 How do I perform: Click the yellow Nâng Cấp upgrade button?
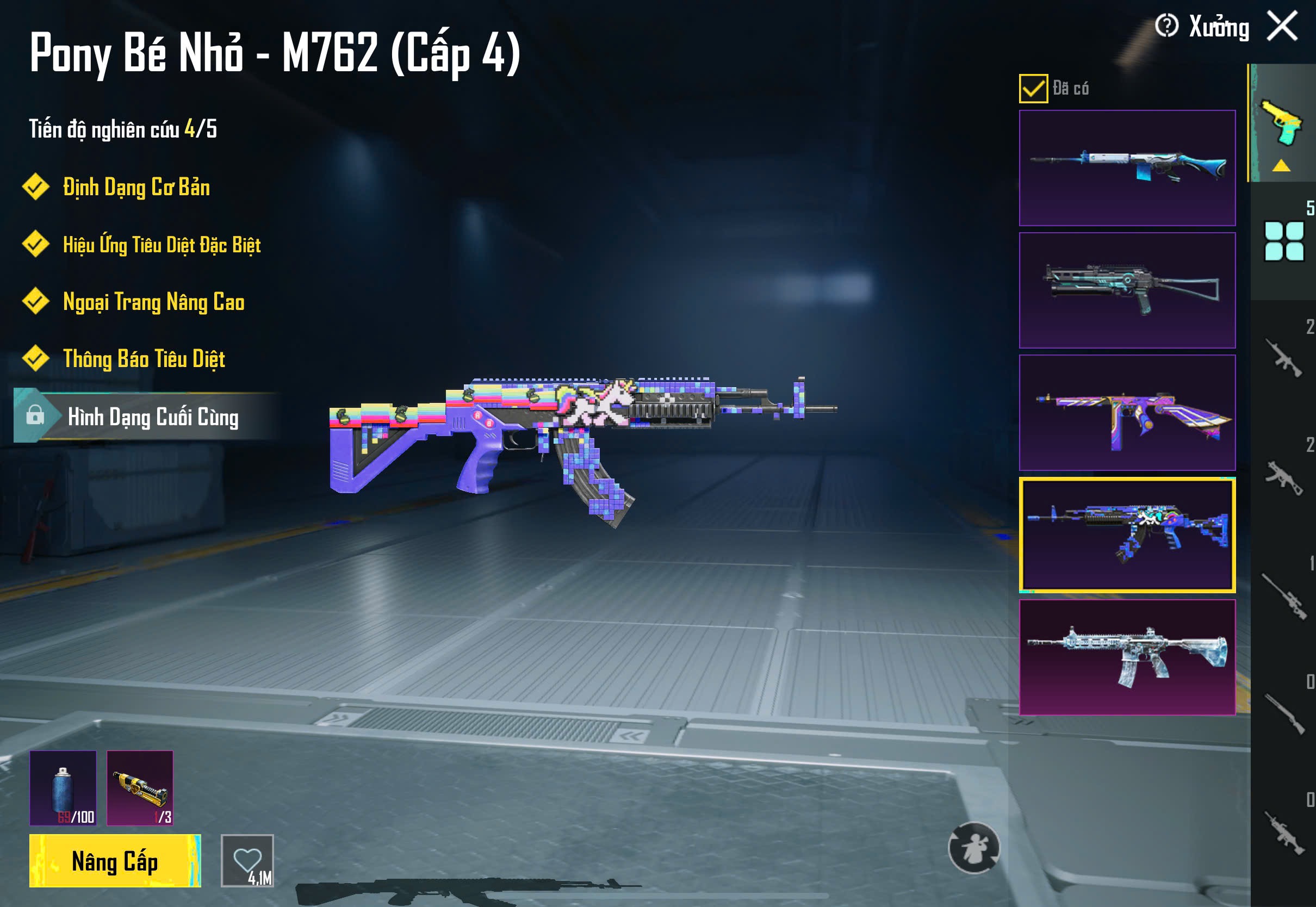115,860
